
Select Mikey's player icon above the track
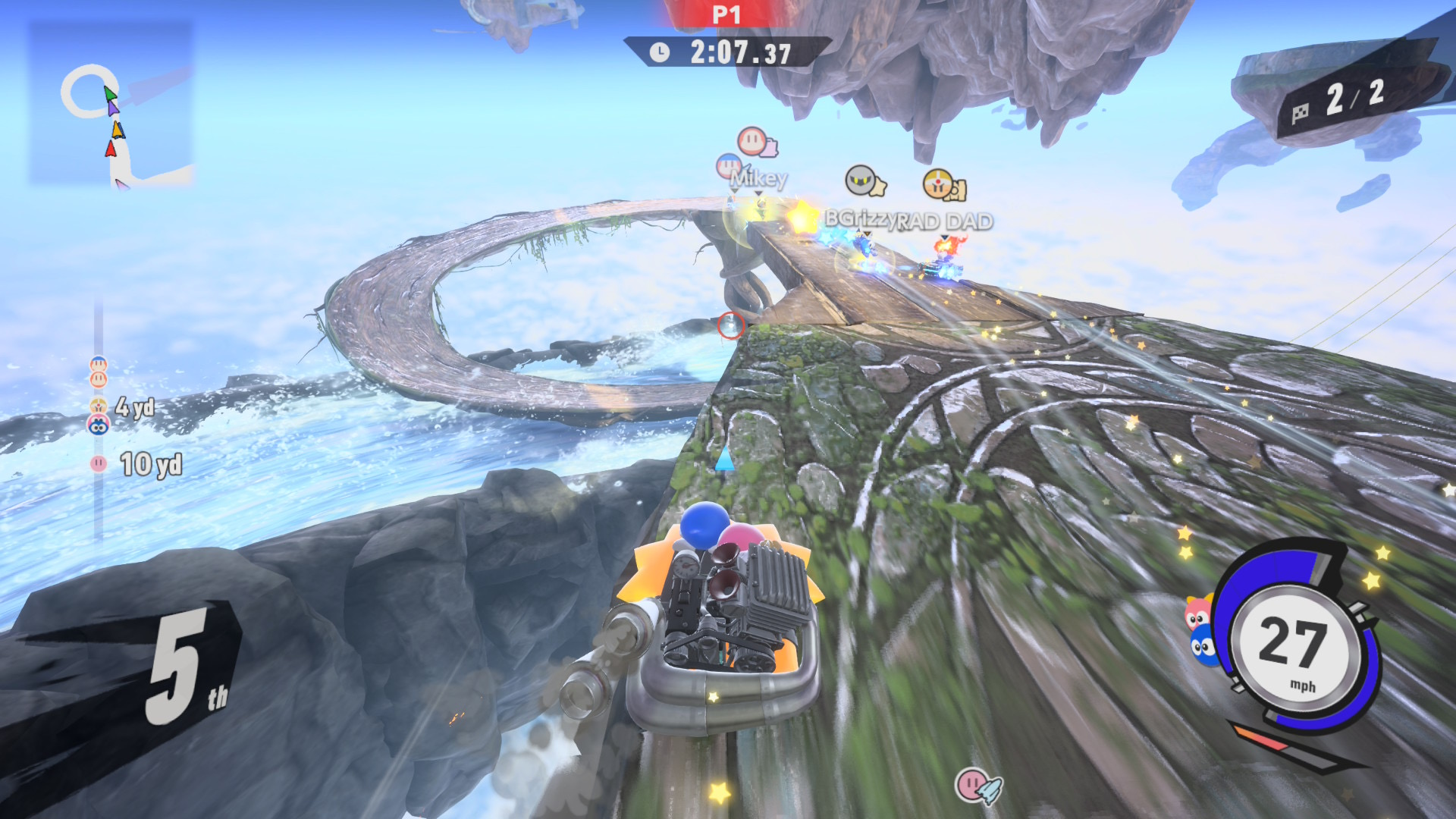point(729,165)
